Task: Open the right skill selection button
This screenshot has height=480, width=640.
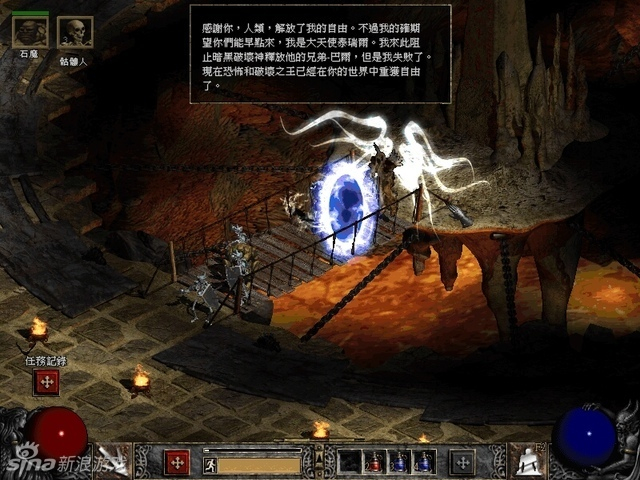Action: point(461,462)
